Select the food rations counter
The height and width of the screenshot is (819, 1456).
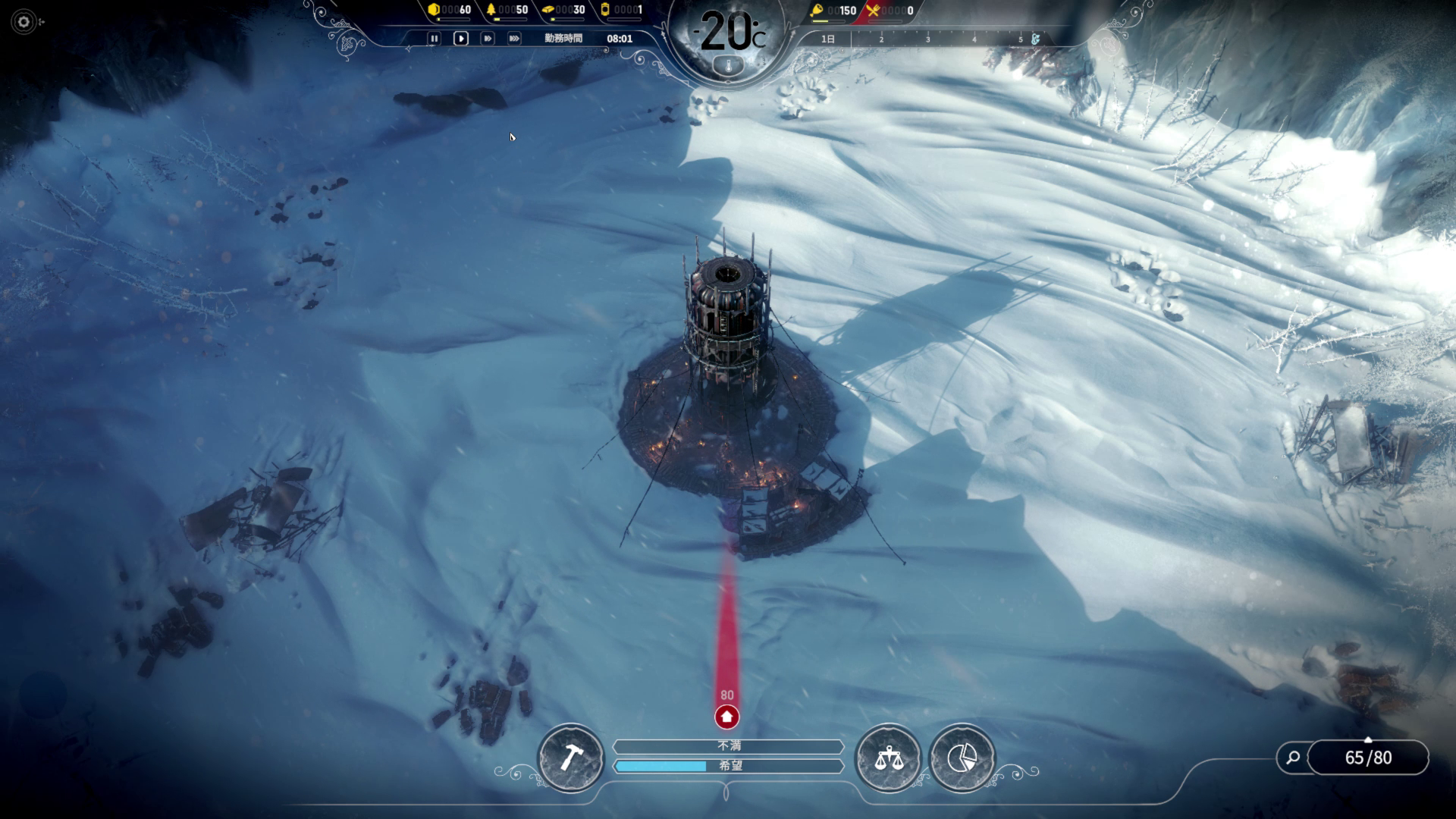coord(890,11)
